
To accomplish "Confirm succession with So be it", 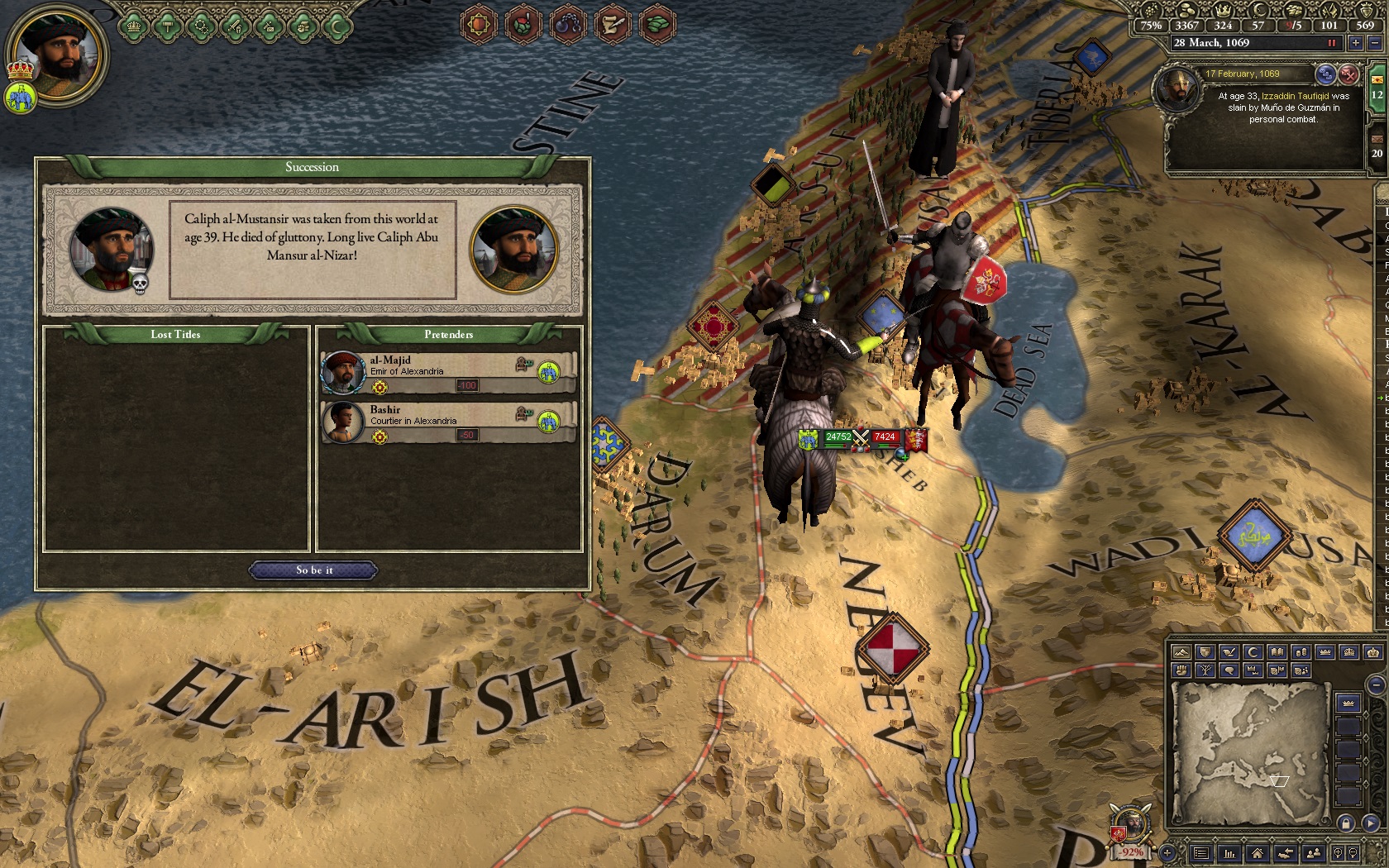I will tap(313, 570).
